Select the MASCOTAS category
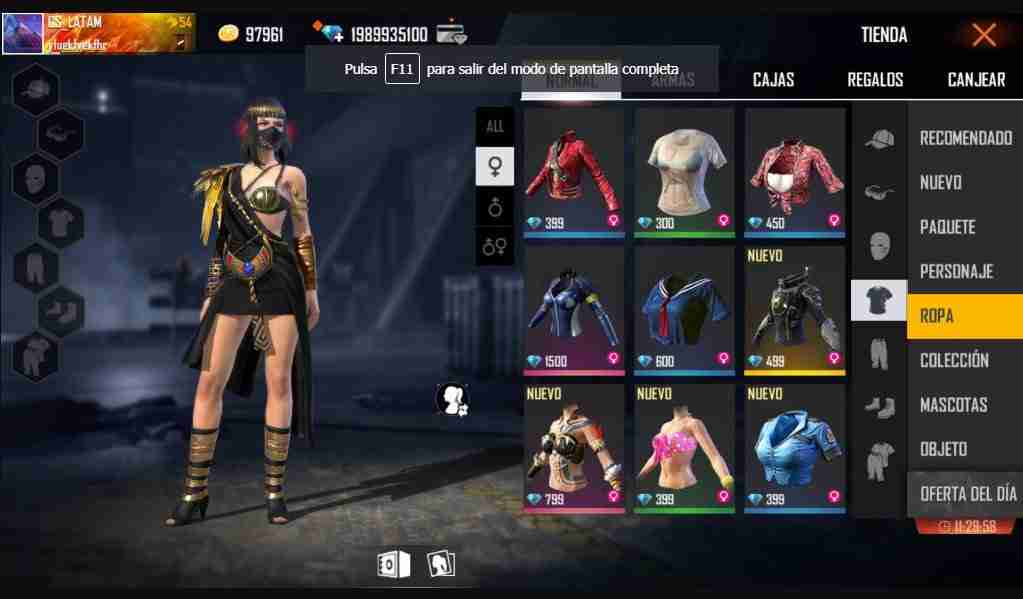 point(953,405)
